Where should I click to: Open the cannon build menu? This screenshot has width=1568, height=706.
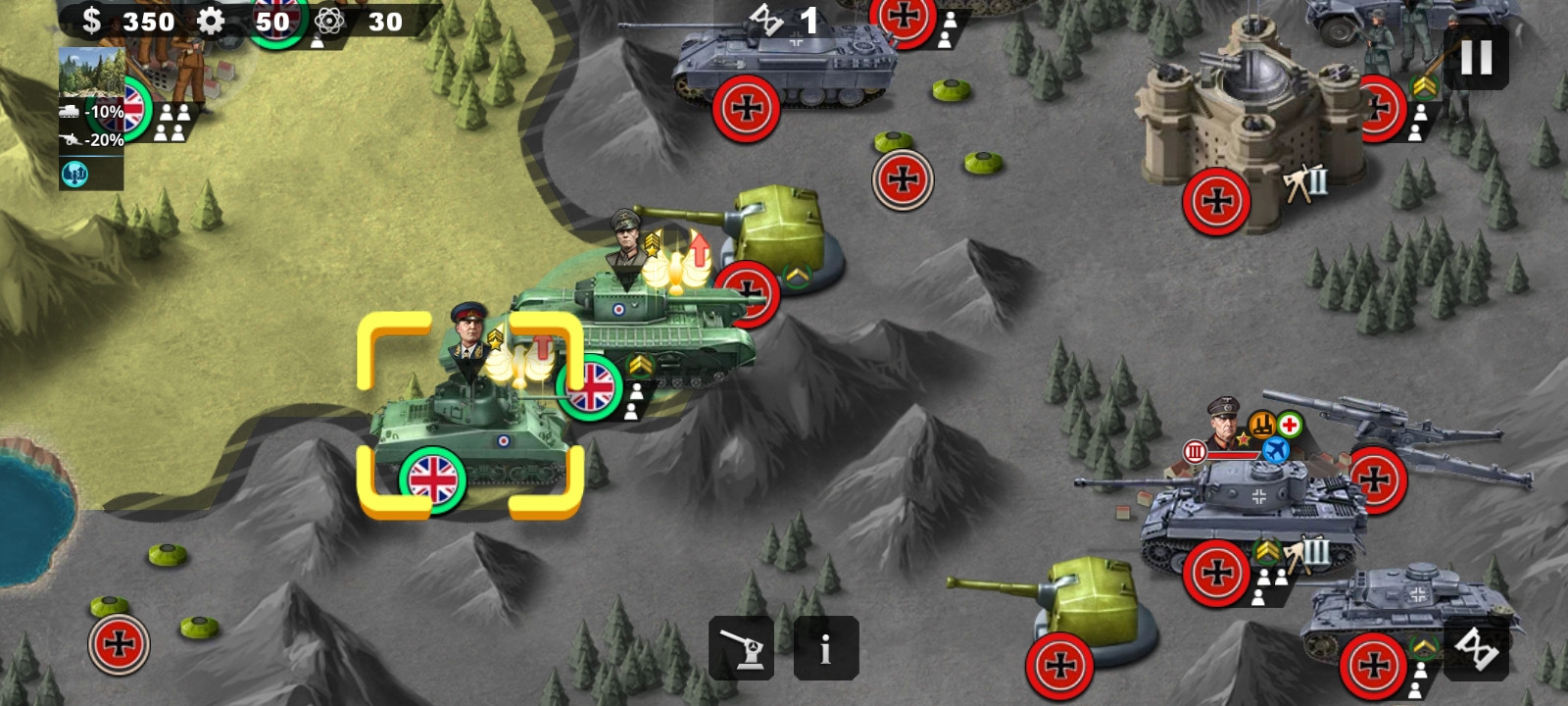tap(741, 648)
